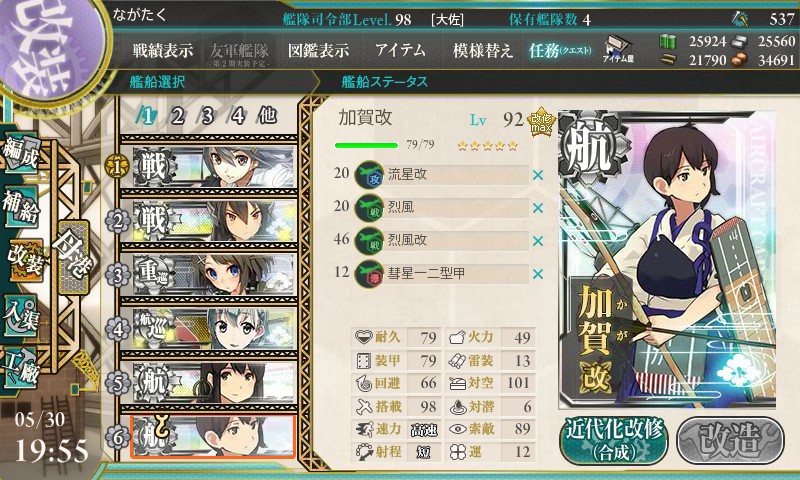Start 近代化改修 modernization
The height and width of the screenshot is (480, 800).
(x=614, y=440)
